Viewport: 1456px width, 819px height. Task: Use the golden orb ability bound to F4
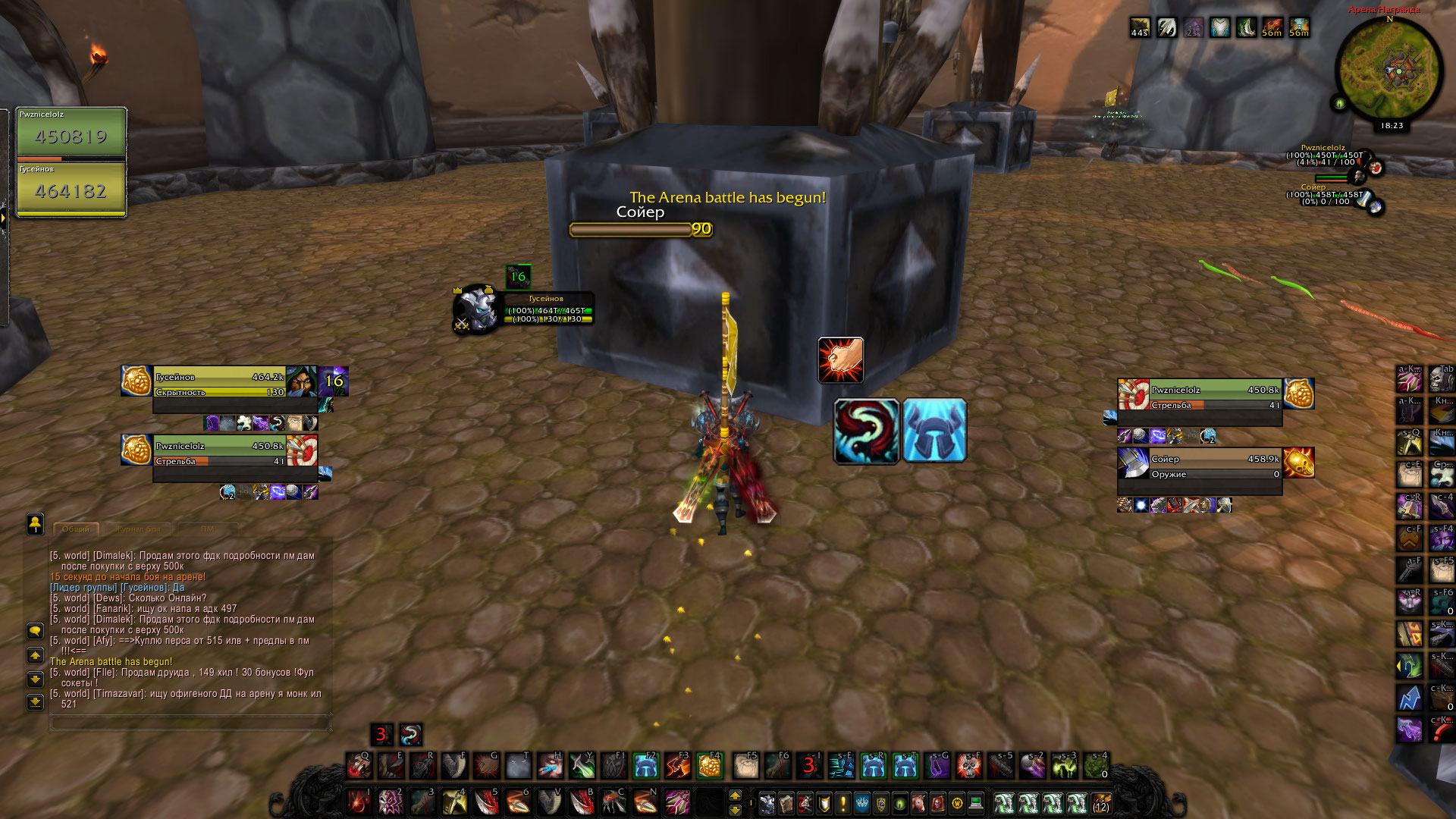pos(710,767)
